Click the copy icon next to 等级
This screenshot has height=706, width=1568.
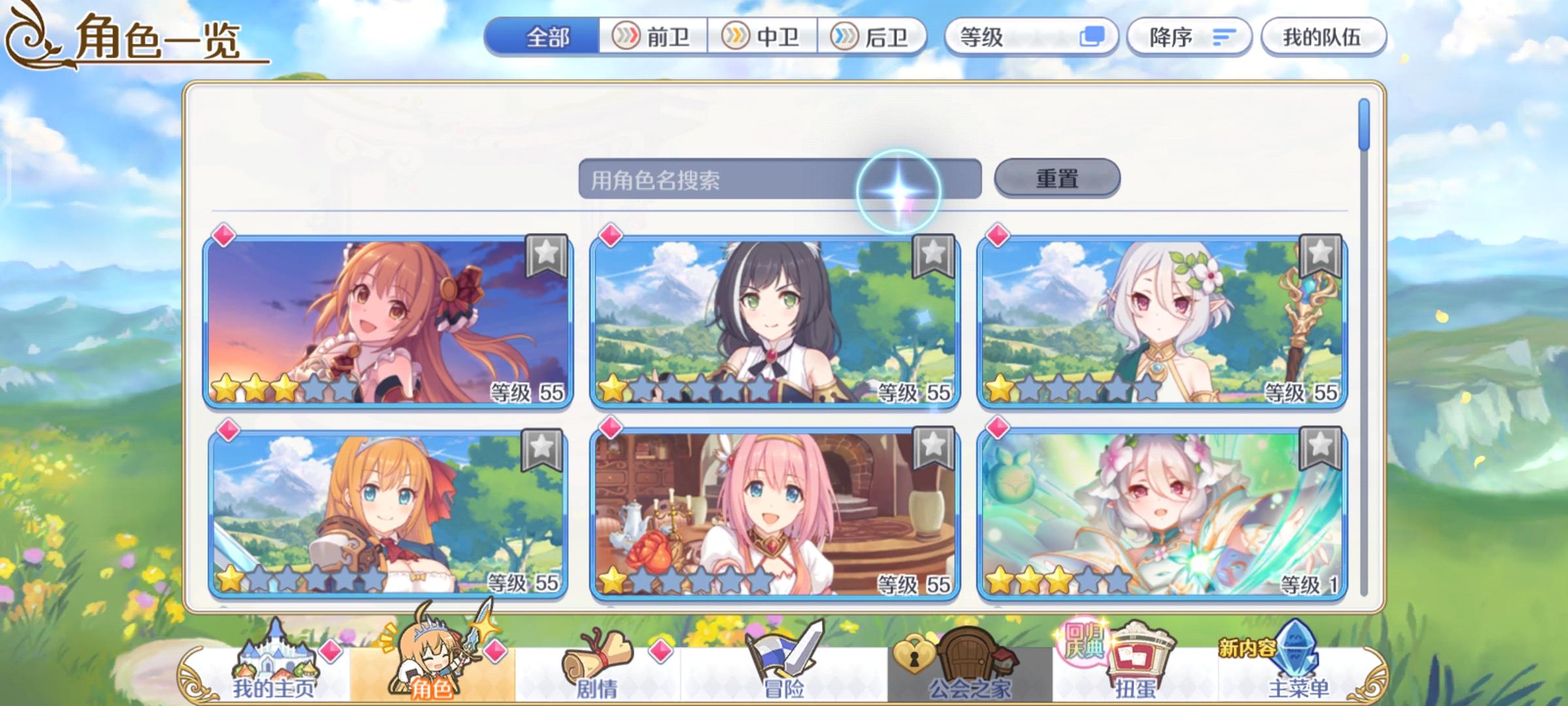[x=1093, y=37]
